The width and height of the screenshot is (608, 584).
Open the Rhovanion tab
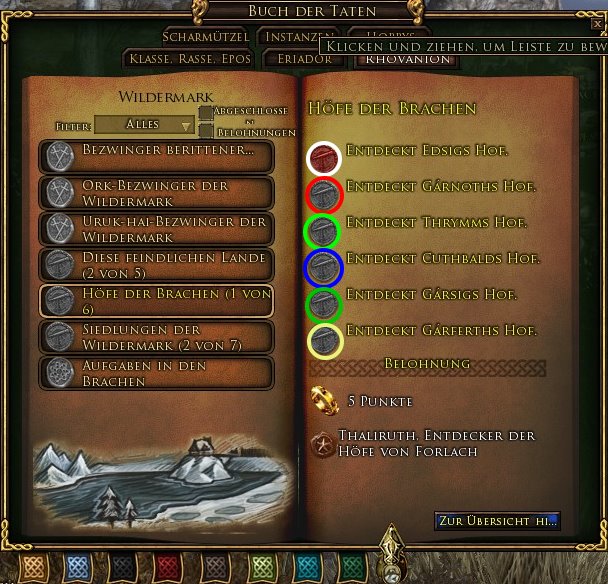[x=393, y=59]
